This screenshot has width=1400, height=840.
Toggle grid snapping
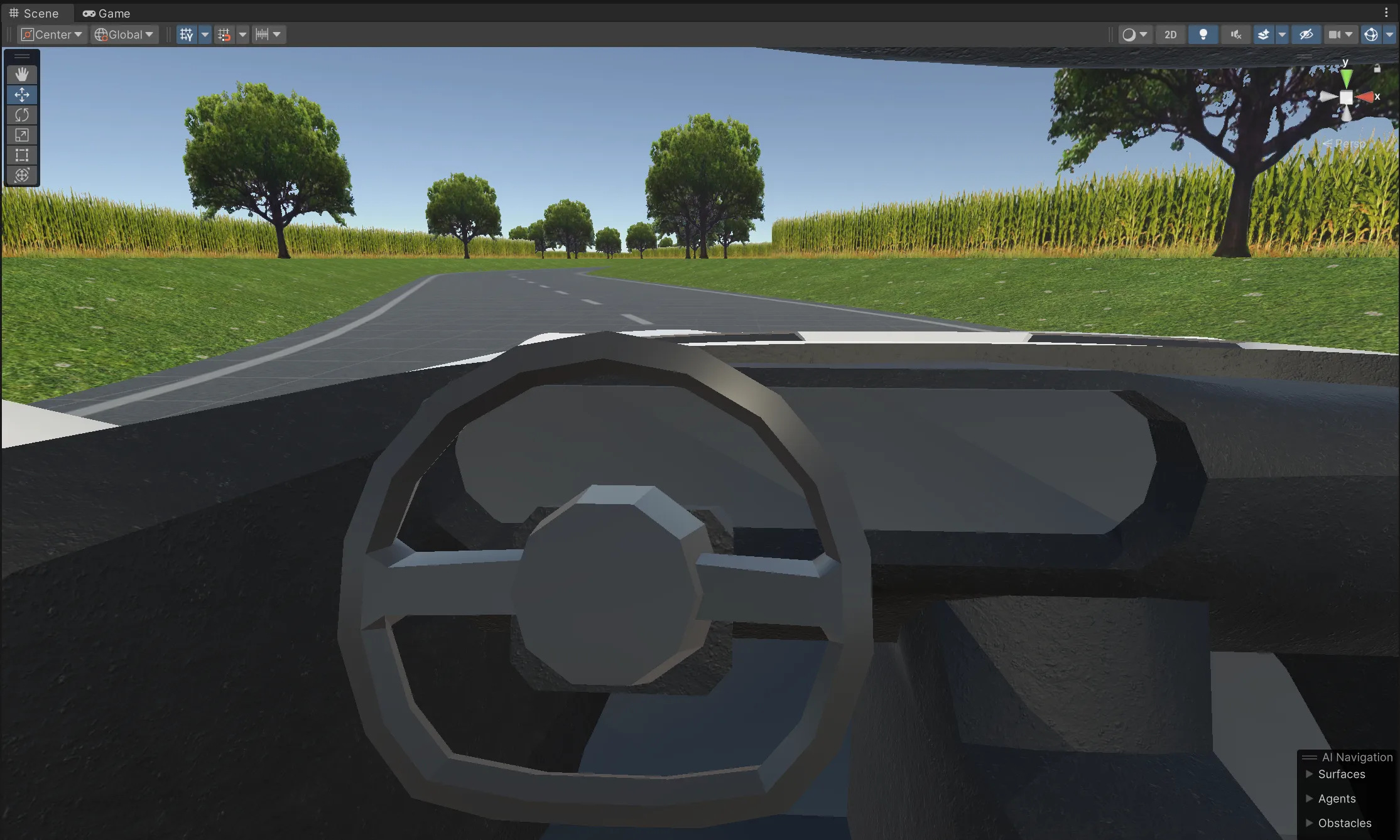click(x=224, y=35)
